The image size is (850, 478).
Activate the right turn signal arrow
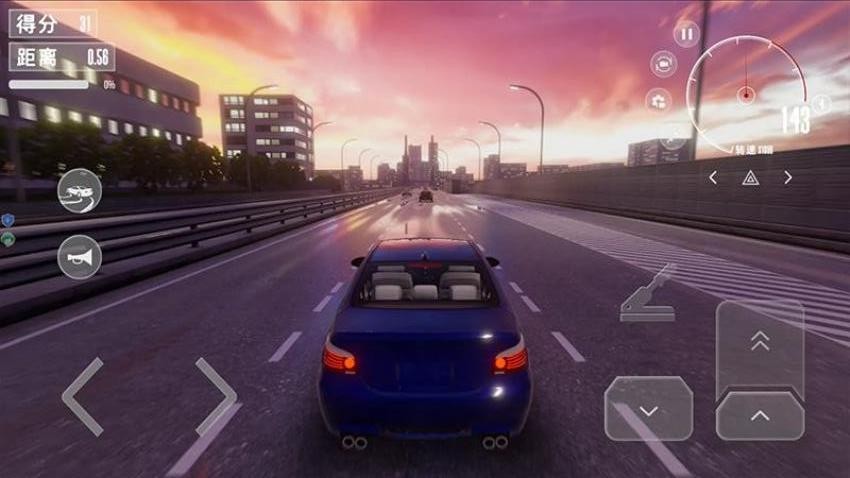788,178
